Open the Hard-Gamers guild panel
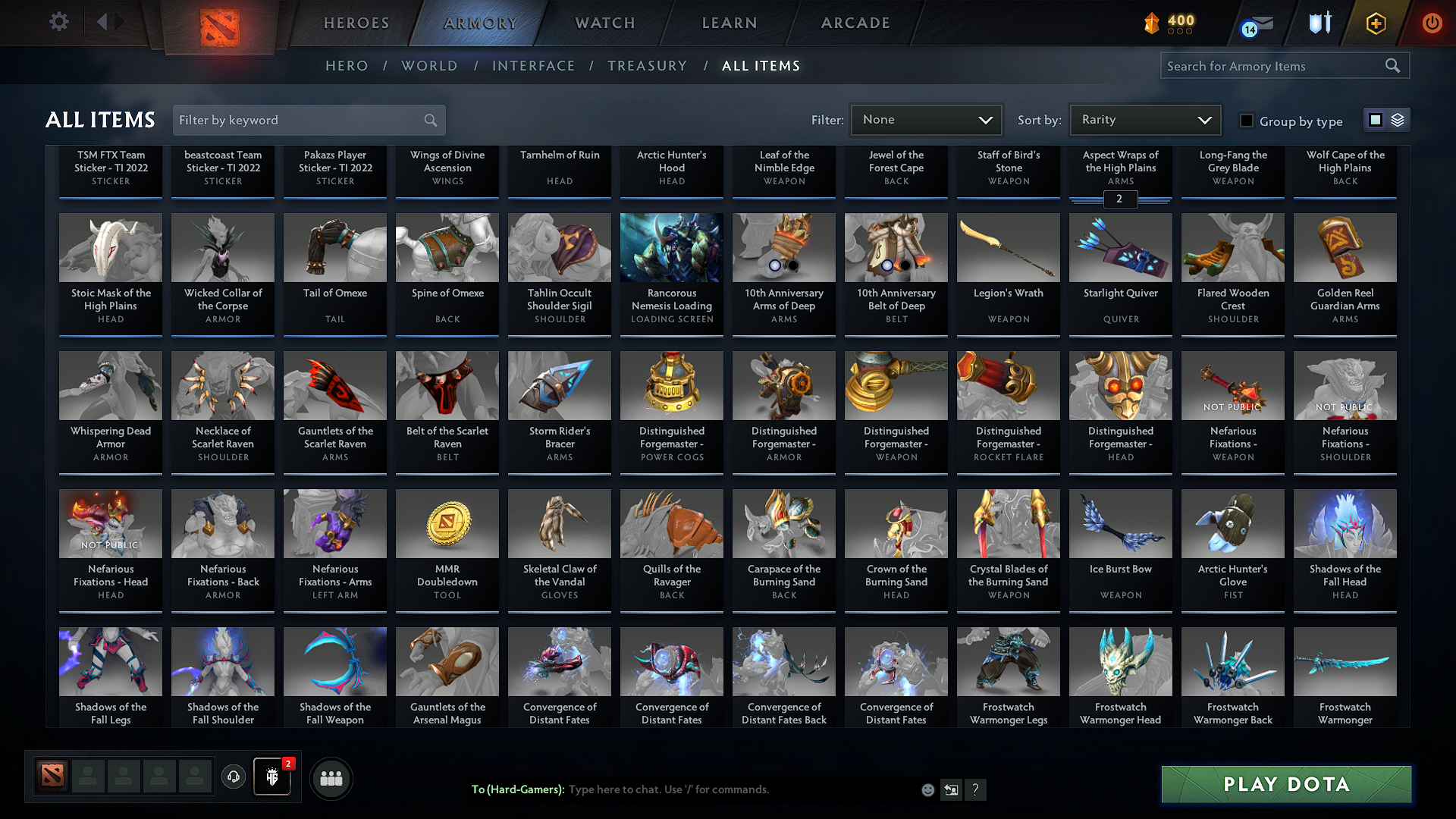Viewport: 1456px width, 819px height. (x=272, y=778)
